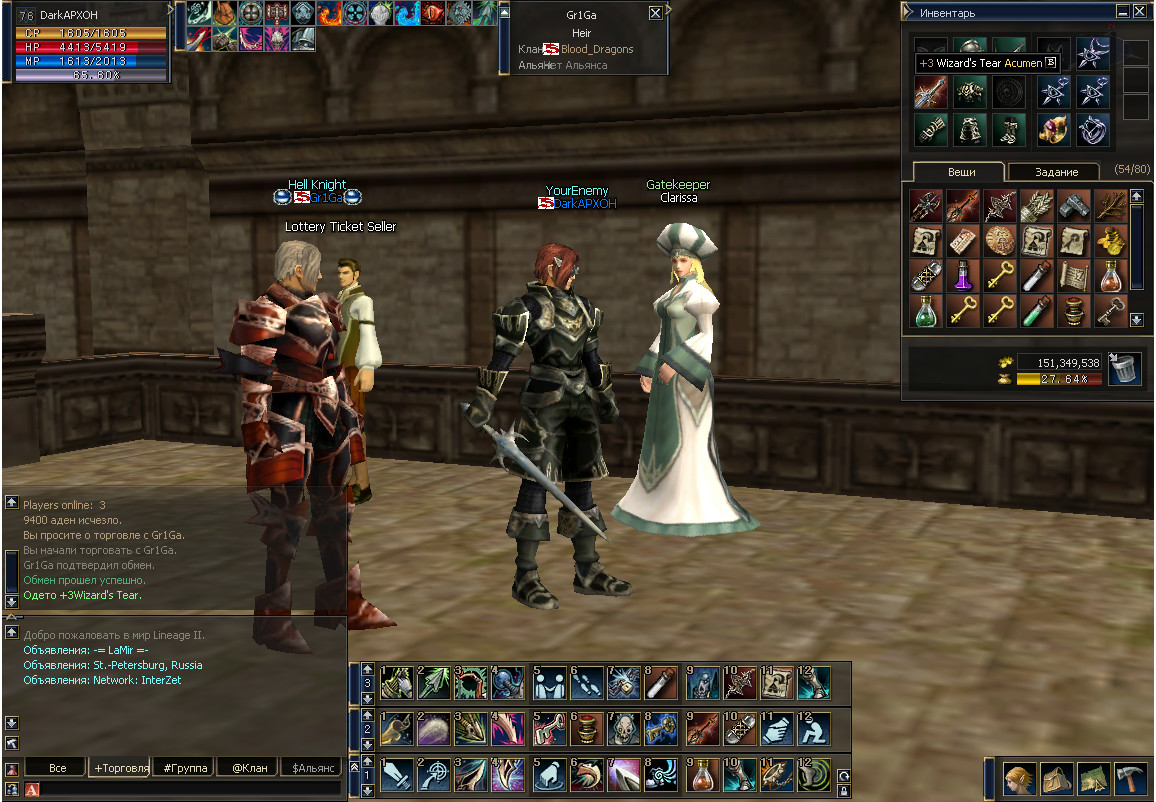Select the green potion flask in inventory
This screenshot has width=1156, height=802.
926,310
